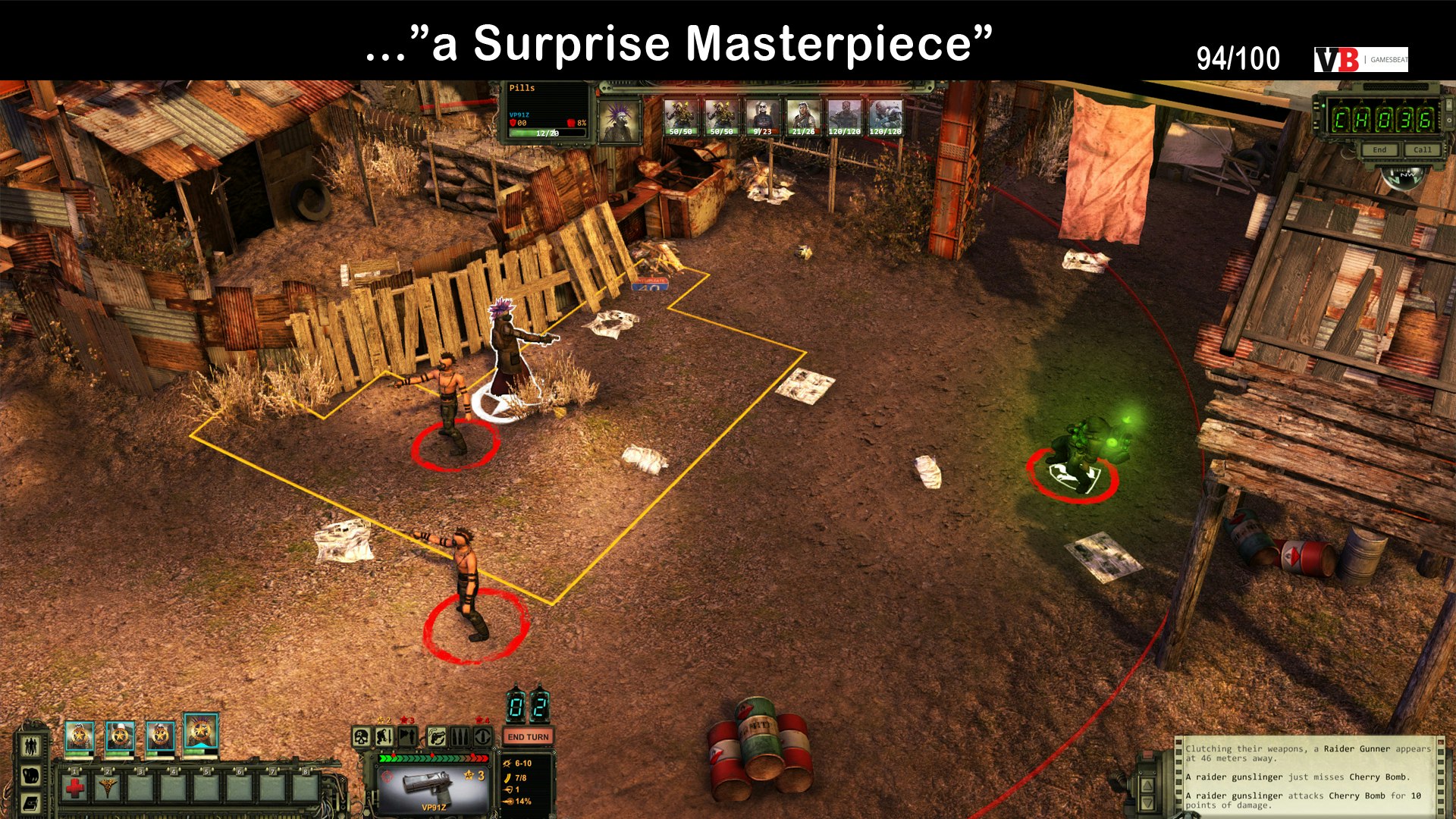Use the surgeon caduceus item in slot 2
The height and width of the screenshot is (819, 1456).
108,787
